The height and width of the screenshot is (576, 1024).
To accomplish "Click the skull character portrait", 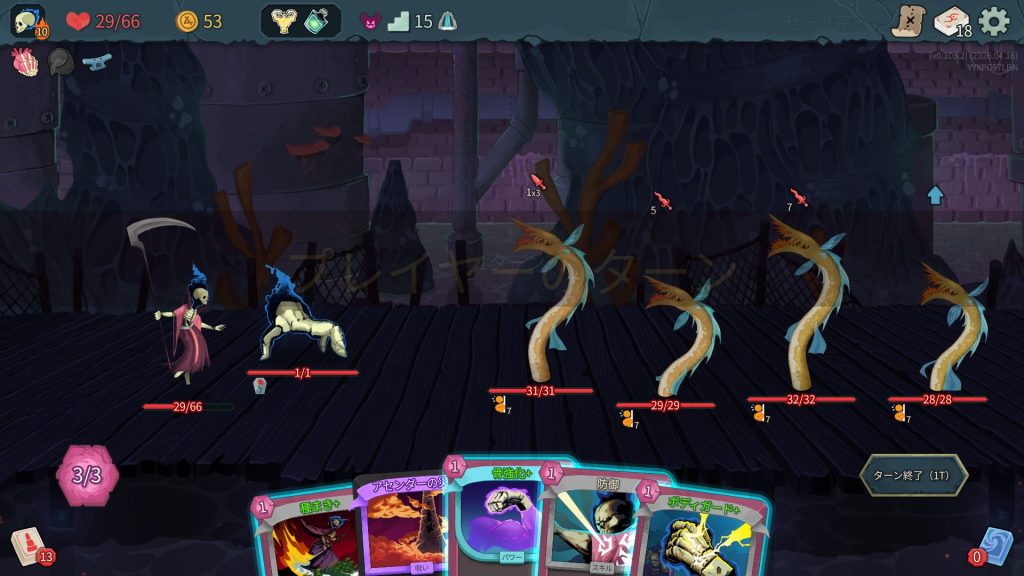I will click(27, 21).
